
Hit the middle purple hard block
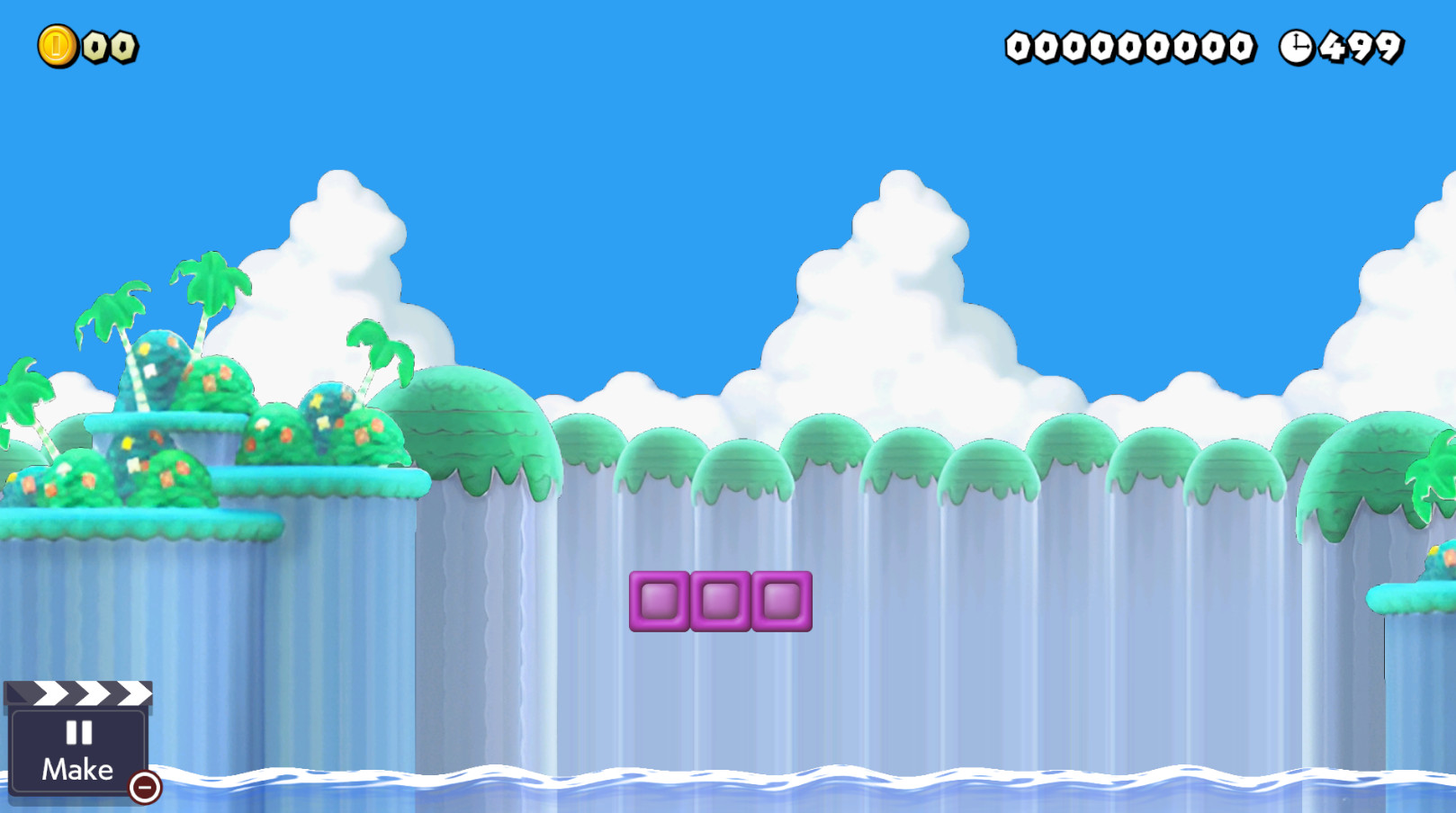(718, 602)
